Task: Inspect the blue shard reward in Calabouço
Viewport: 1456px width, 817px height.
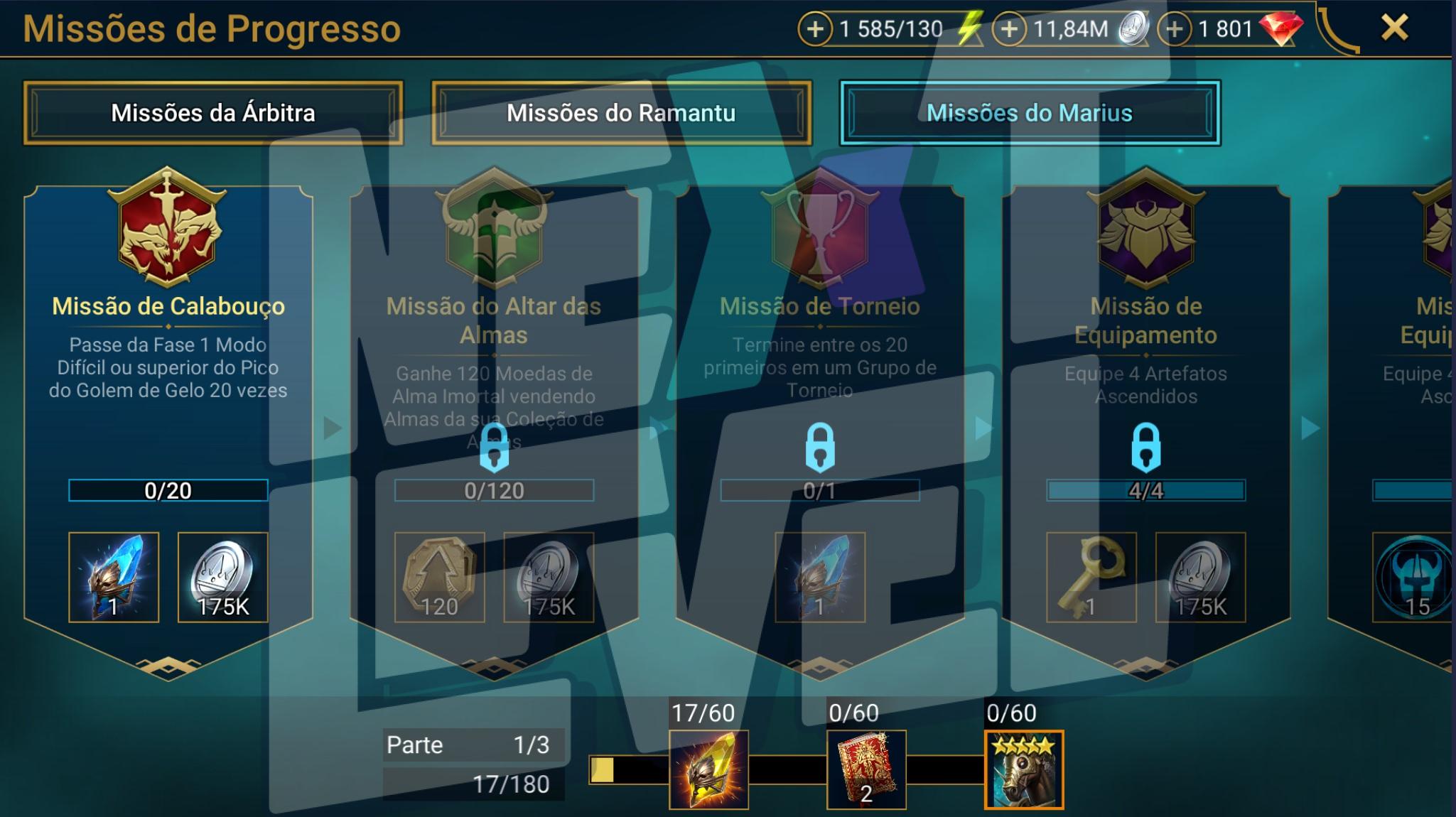Action: [114, 577]
